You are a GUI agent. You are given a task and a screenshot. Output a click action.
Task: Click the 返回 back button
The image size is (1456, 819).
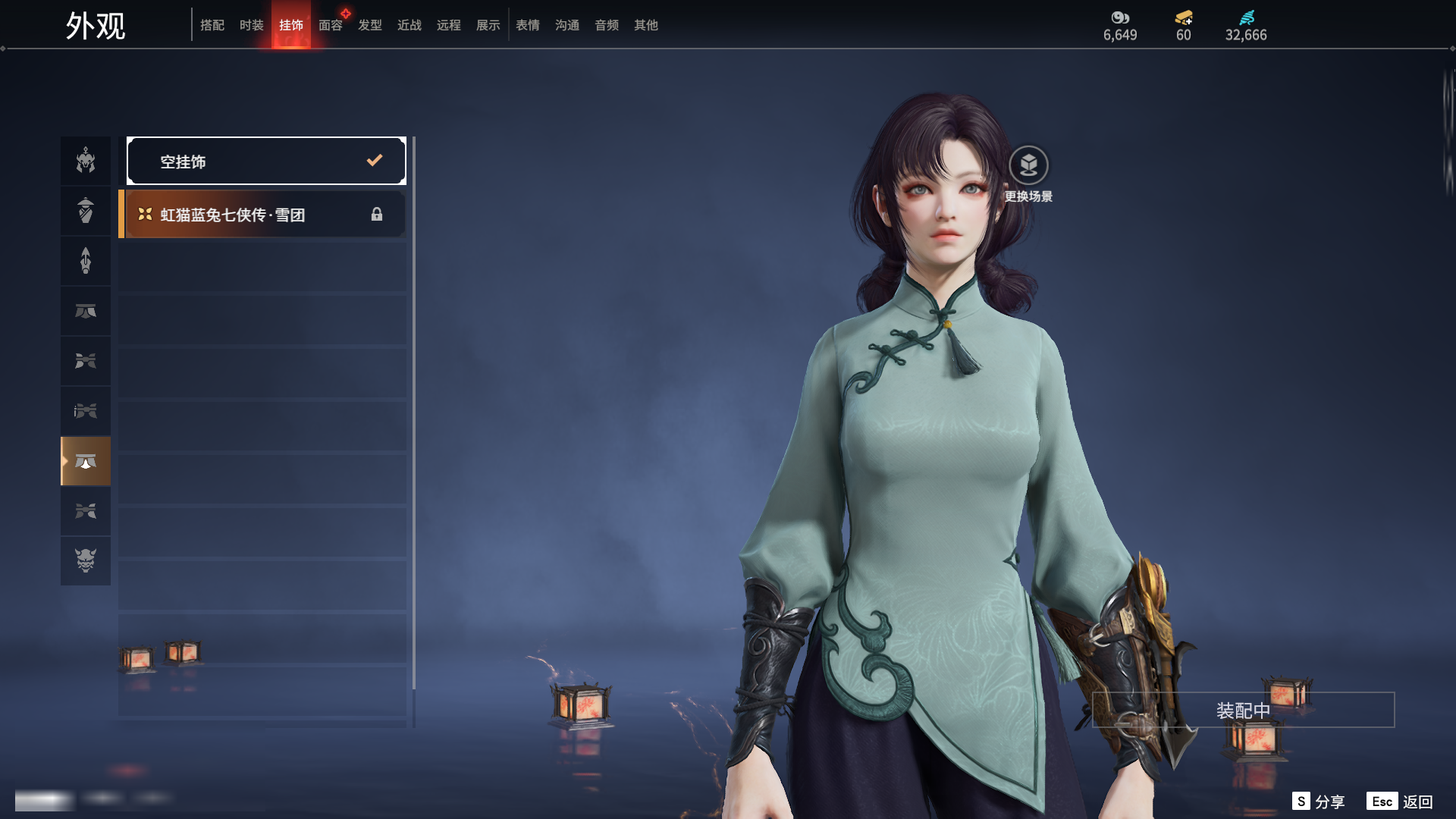pyautogui.click(x=1400, y=802)
